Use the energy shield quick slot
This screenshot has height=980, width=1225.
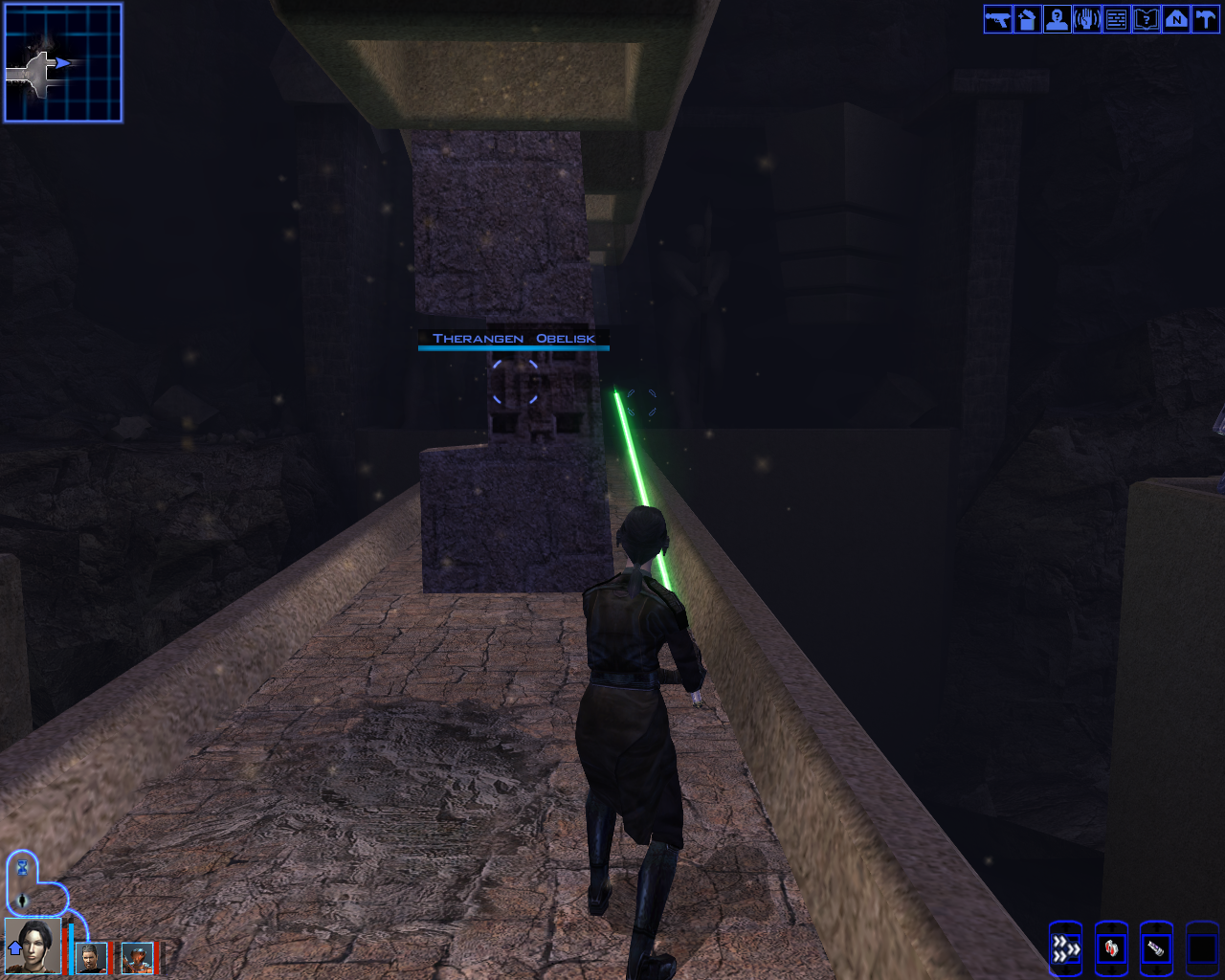(1110, 948)
